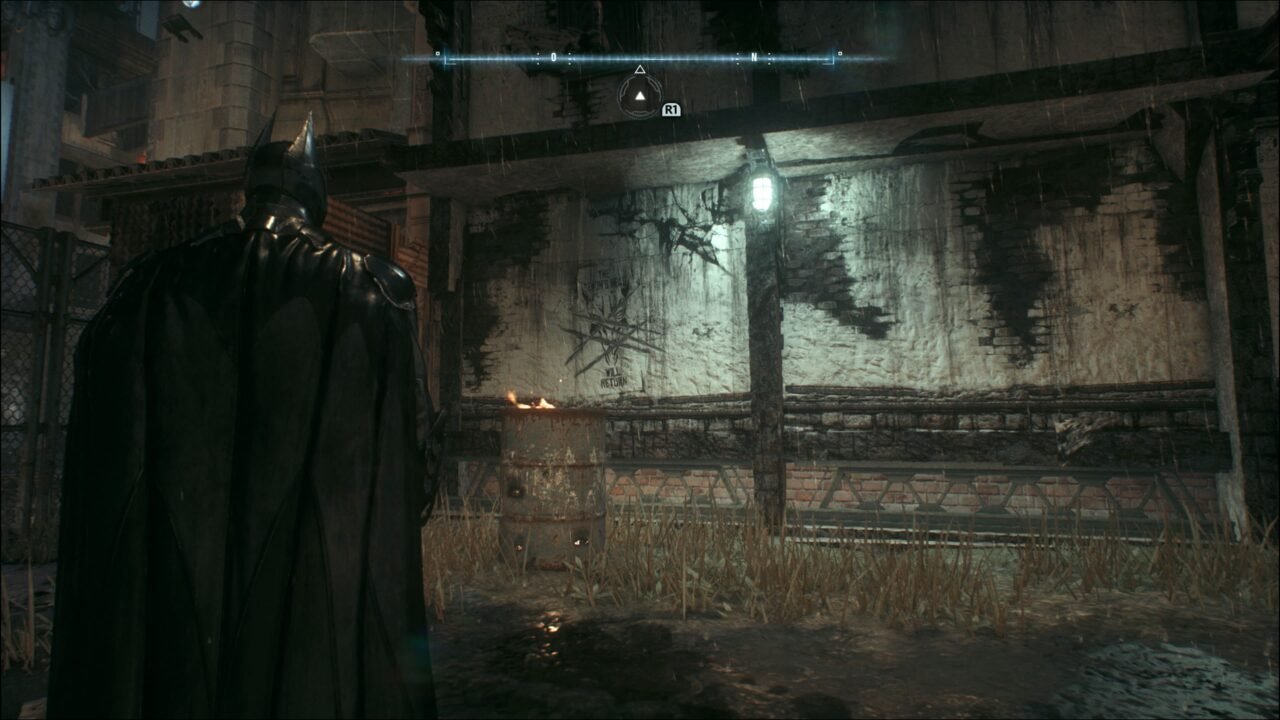The image size is (1280, 720).
Task: Click the small white triangle inside the objective circle
Action: (x=640, y=97)
